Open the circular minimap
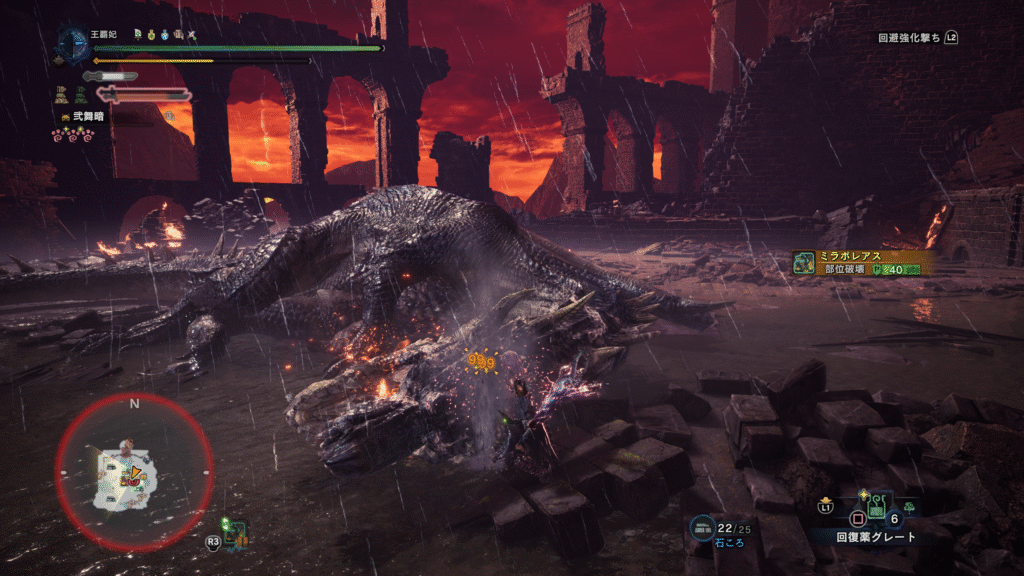The width and height of the screenshot is (1024, 576). [x=134, y=469]
